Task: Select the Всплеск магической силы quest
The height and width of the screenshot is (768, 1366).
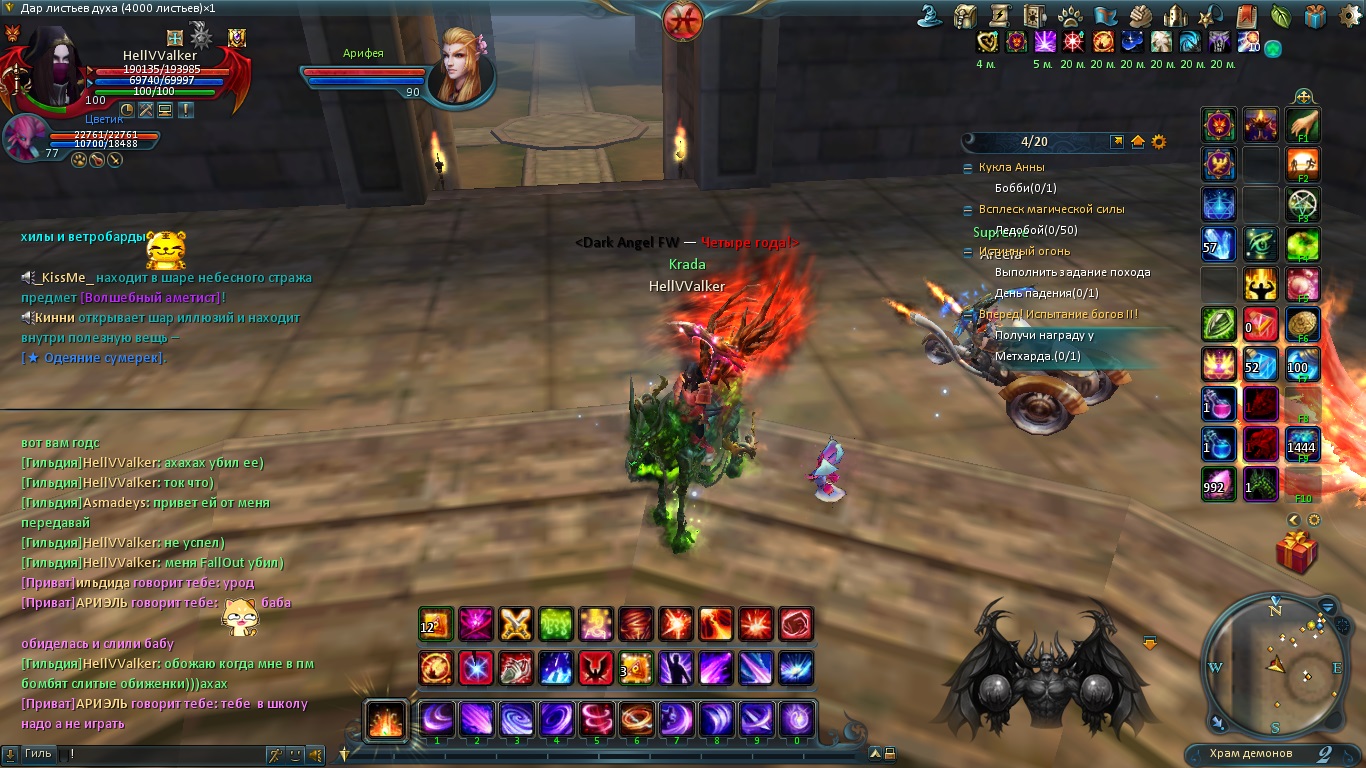Action: 1051,209
